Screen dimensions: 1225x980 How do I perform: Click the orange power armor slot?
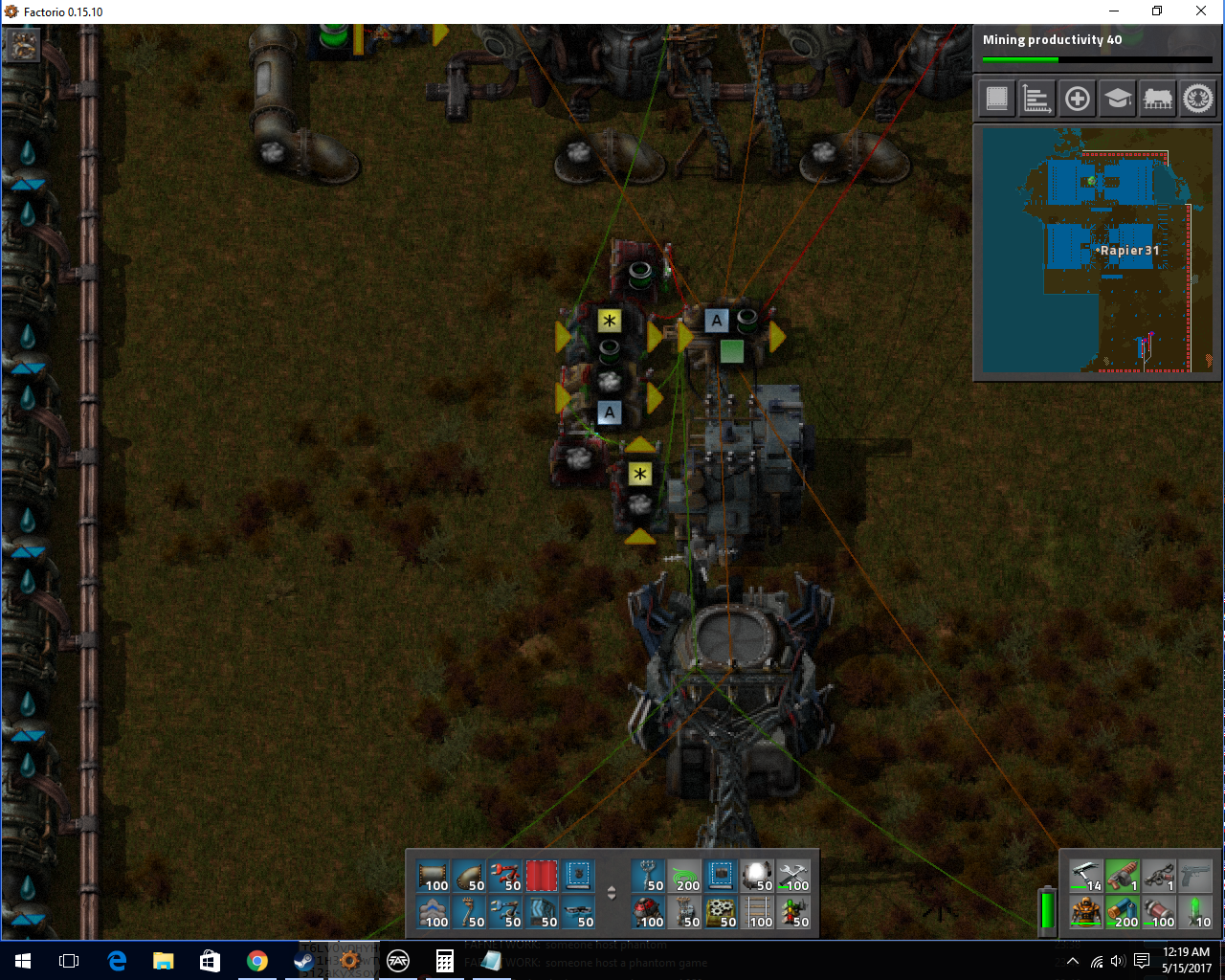[1085, 912]
